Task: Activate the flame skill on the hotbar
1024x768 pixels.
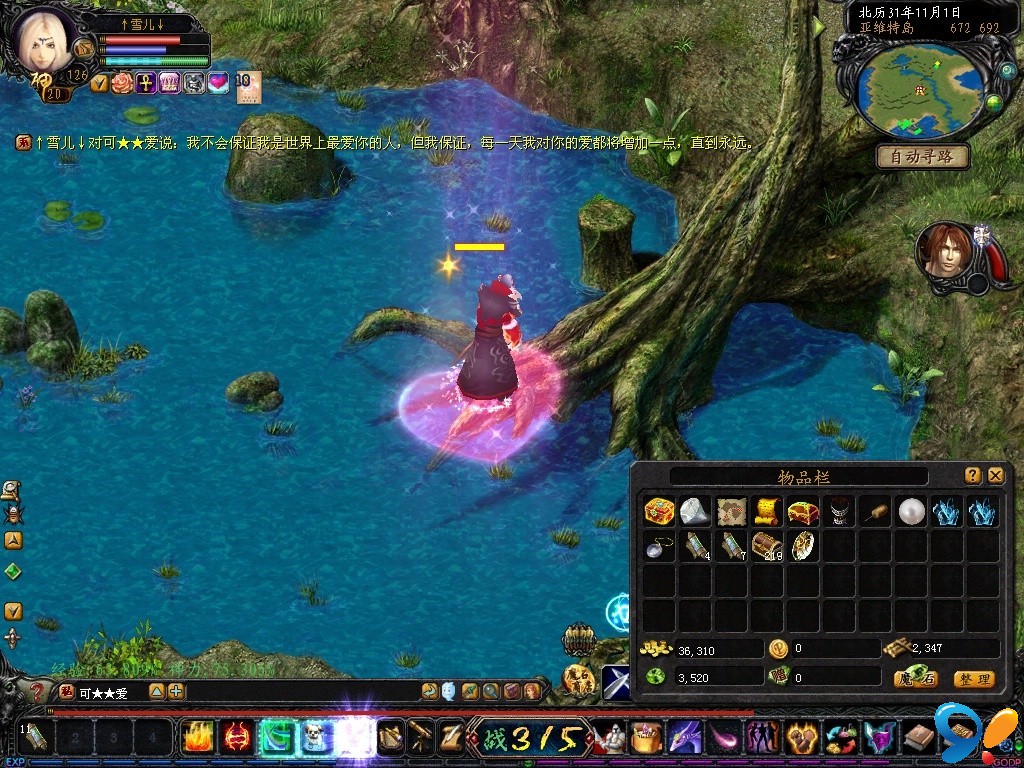Action: [x=198, y=738]
